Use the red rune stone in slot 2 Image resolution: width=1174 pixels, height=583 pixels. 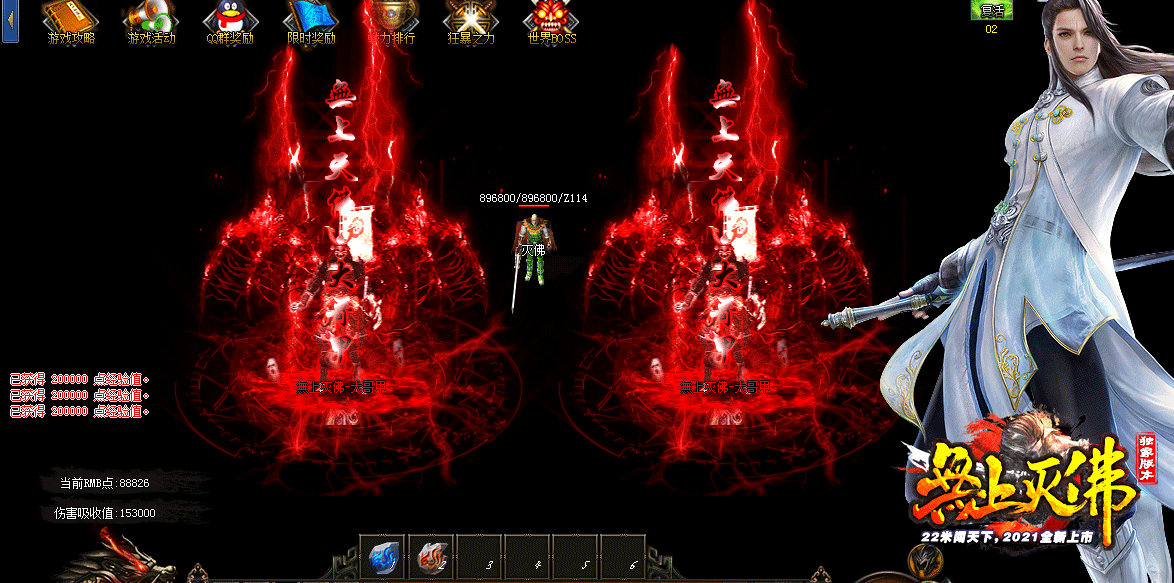click(431, 558)
